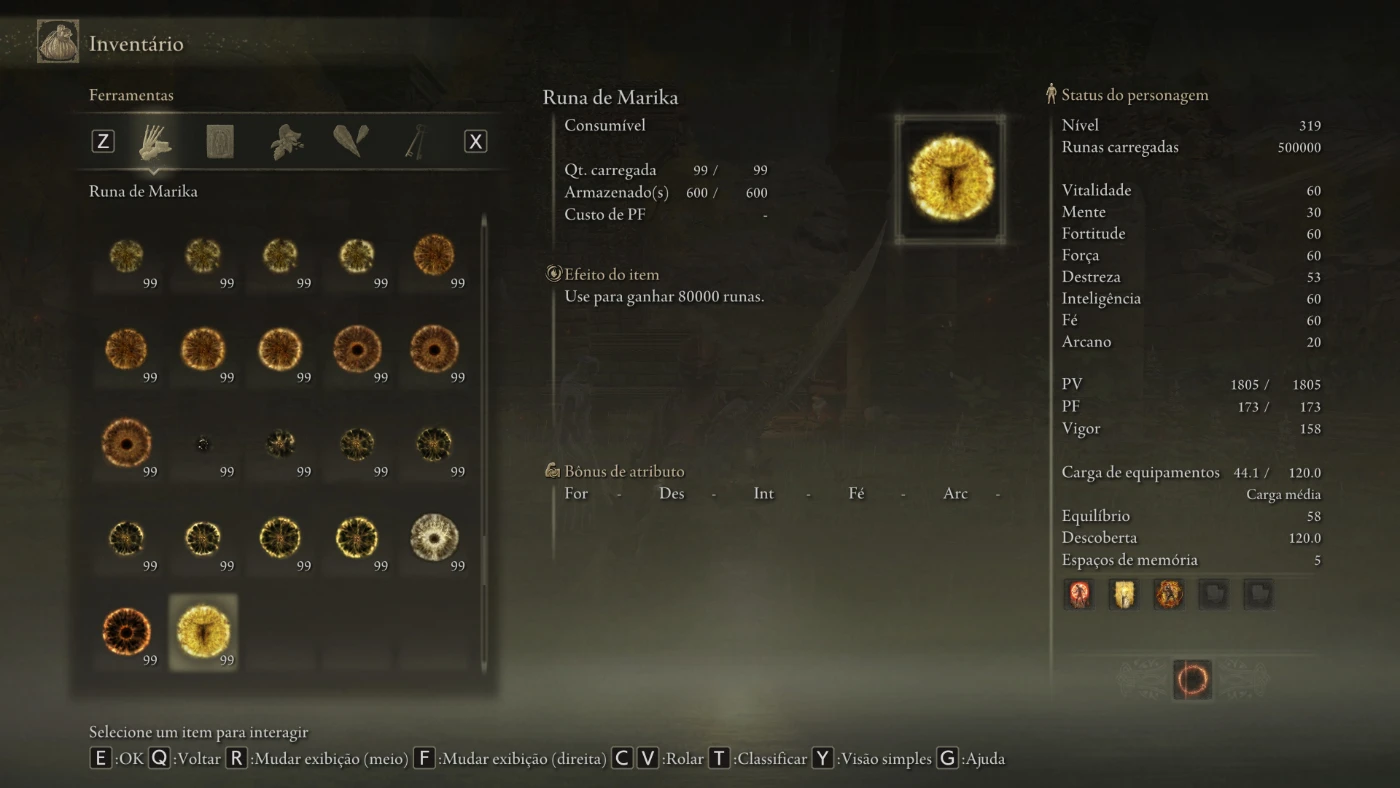Open the key items tab
The height and width of the screenshot is (788, 1400).
pyautogui.click(x=414, y=142)
